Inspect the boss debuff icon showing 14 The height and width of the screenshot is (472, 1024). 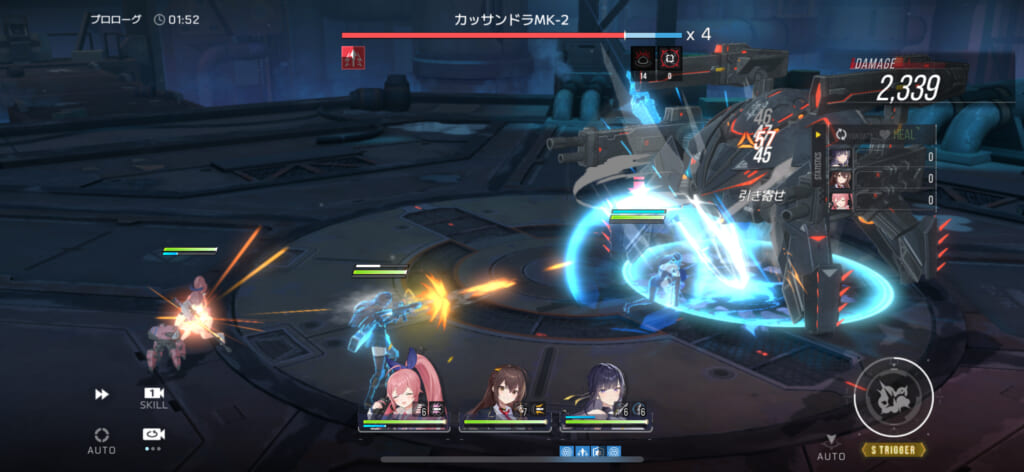coord(643,63)
